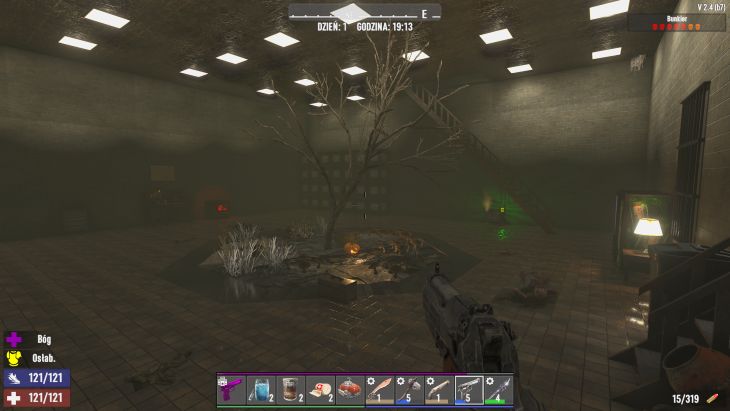Select the axe hotbar slot
The width and height of the screenshot is (730, 411).
pos(410,389)
